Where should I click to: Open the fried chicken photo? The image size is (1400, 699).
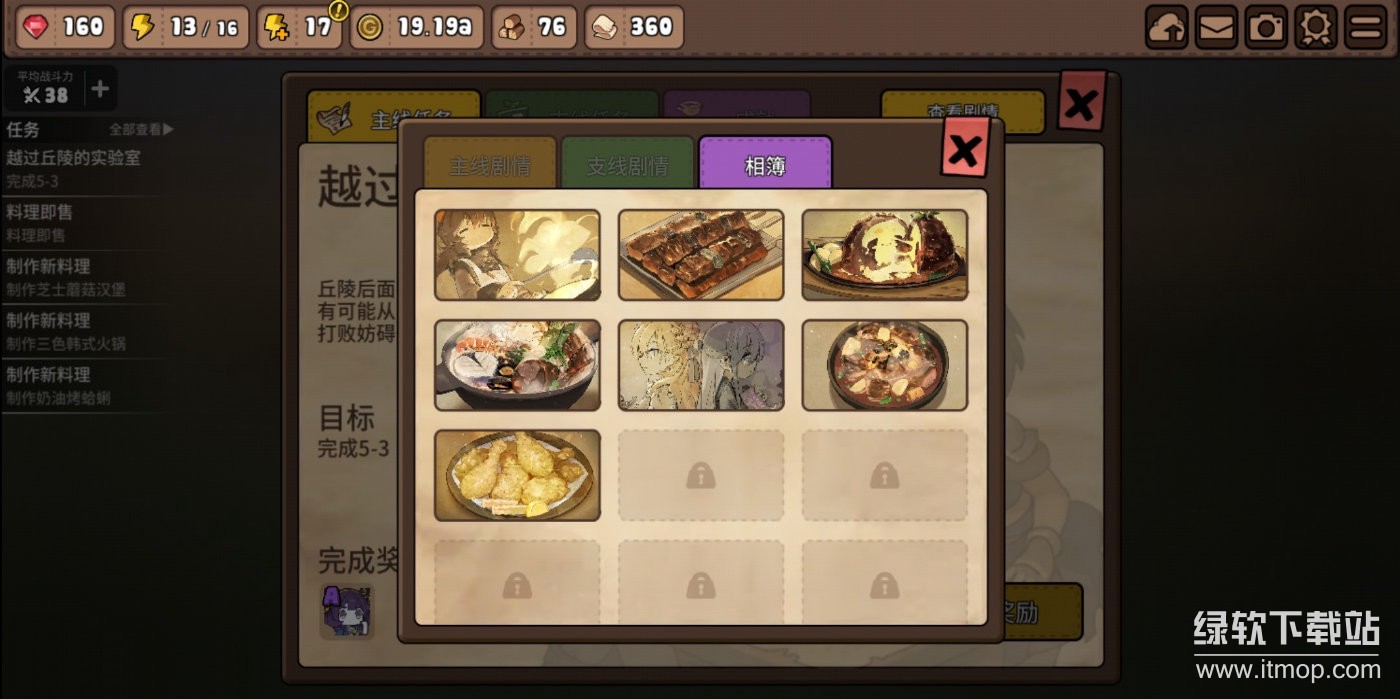(x=517, y=475)
